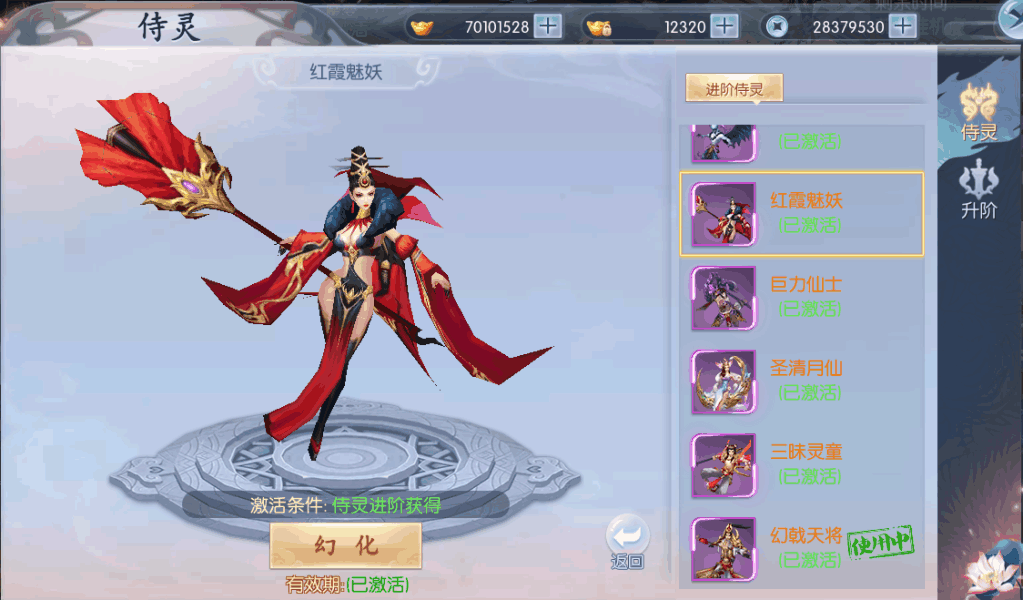
Task: Add coins using the plus button
Action: click(x=903, y=27)
